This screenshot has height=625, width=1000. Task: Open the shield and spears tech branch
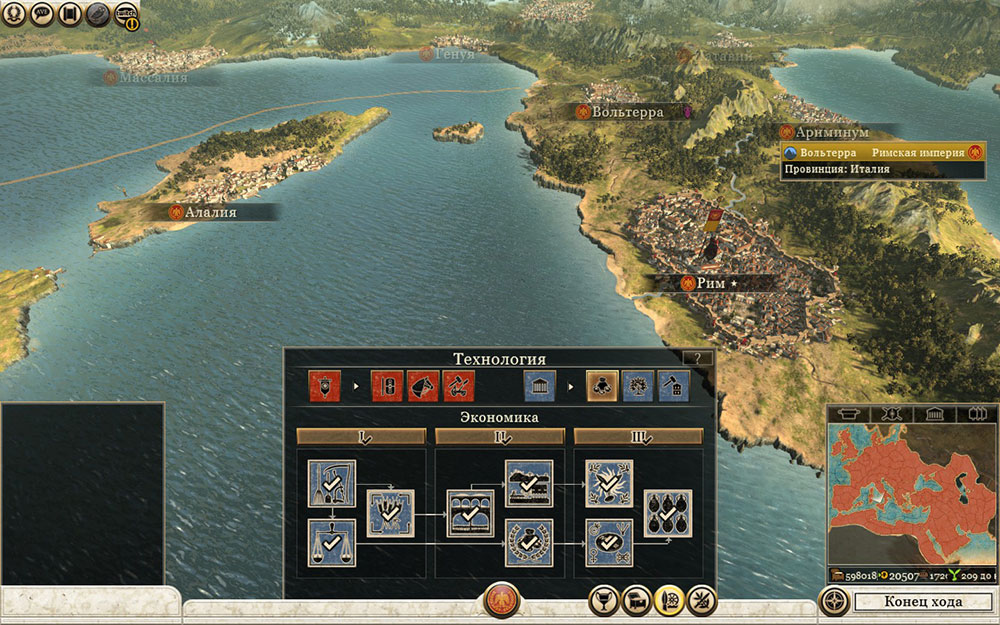[x=386, y=385]
